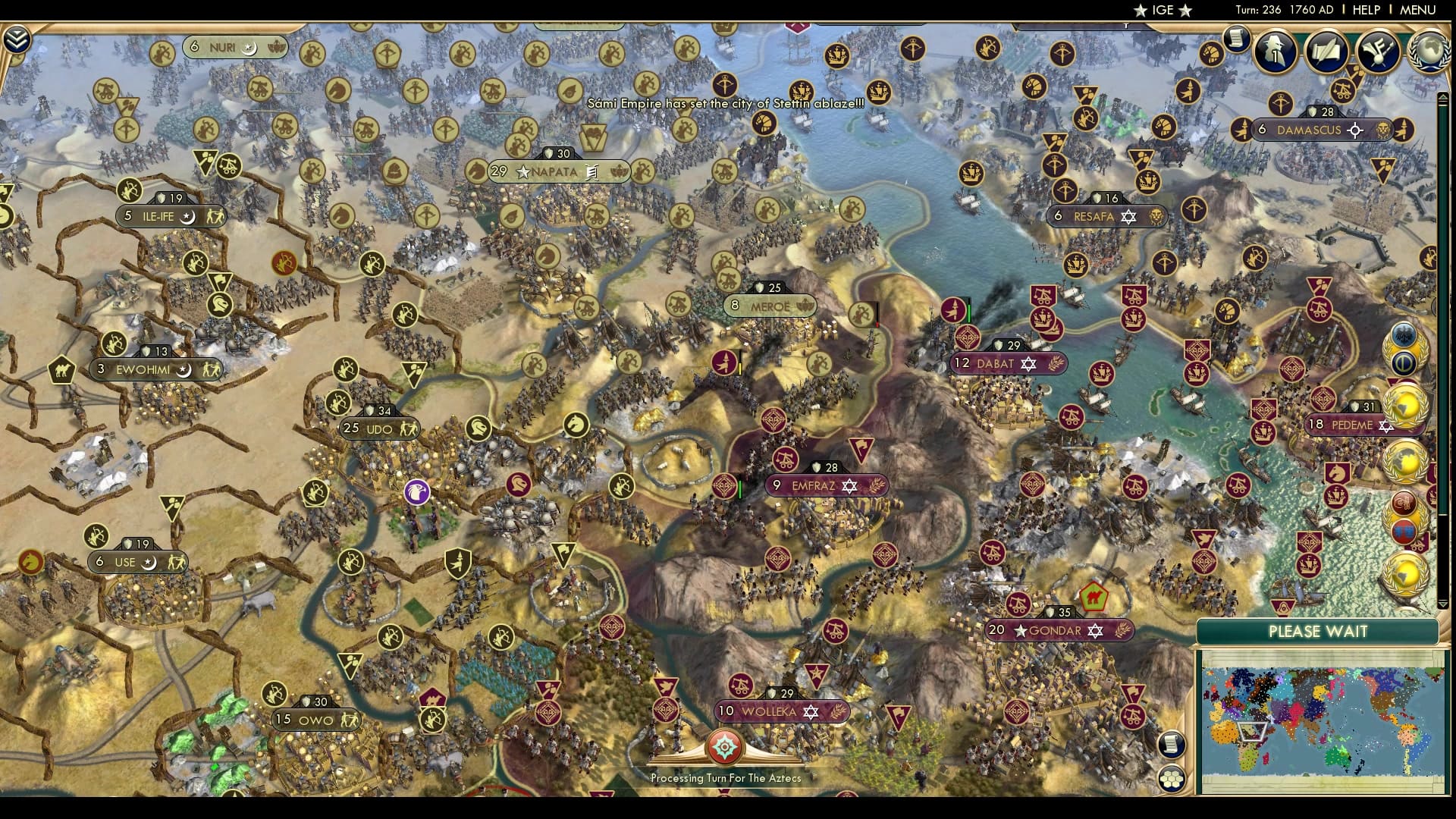Screen dimensions: 1456x819
Task: Select the scroll icon left of the minimap
Action: point(1172,745)
